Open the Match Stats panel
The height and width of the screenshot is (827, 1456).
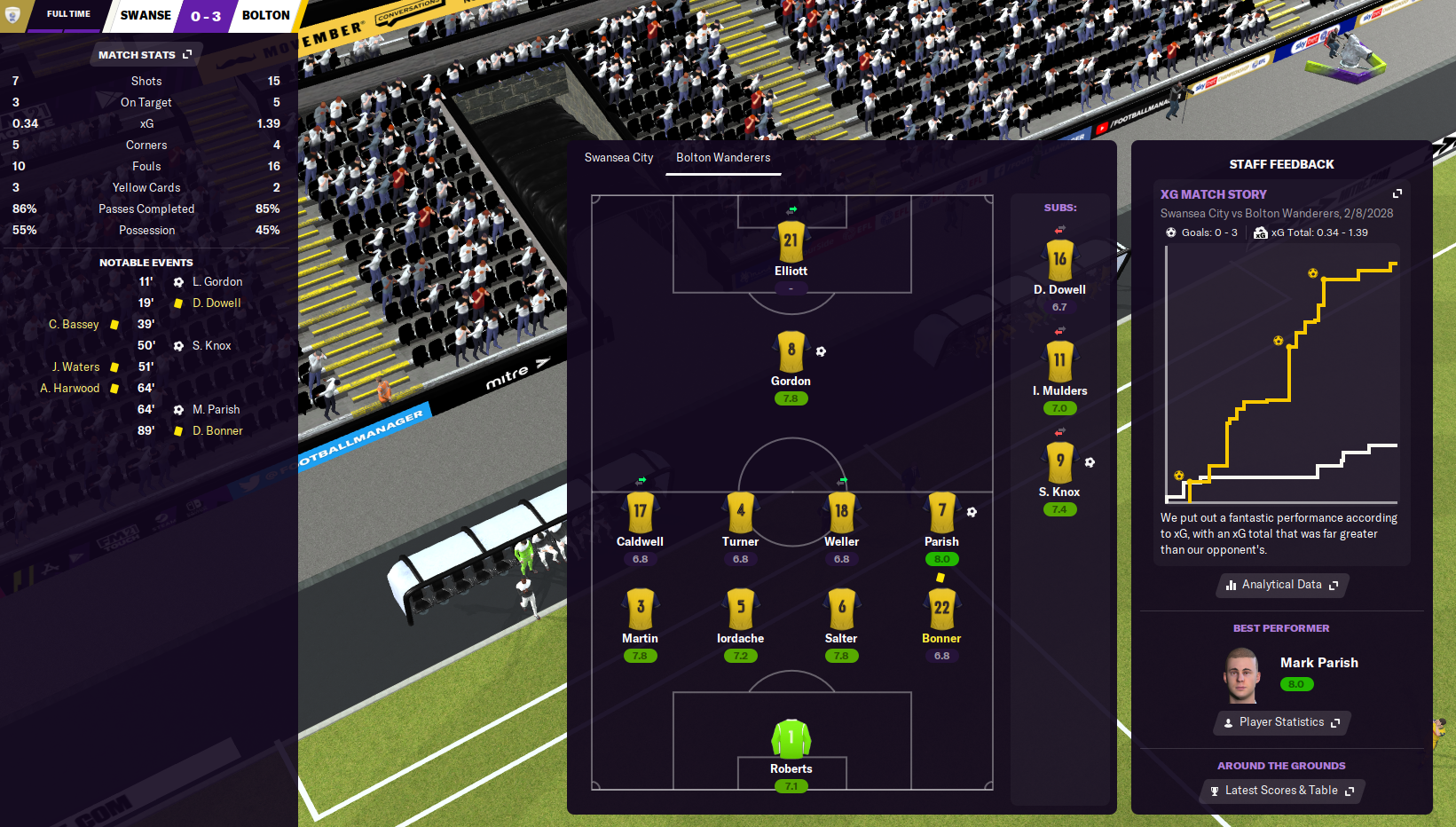tap(145, 55)
